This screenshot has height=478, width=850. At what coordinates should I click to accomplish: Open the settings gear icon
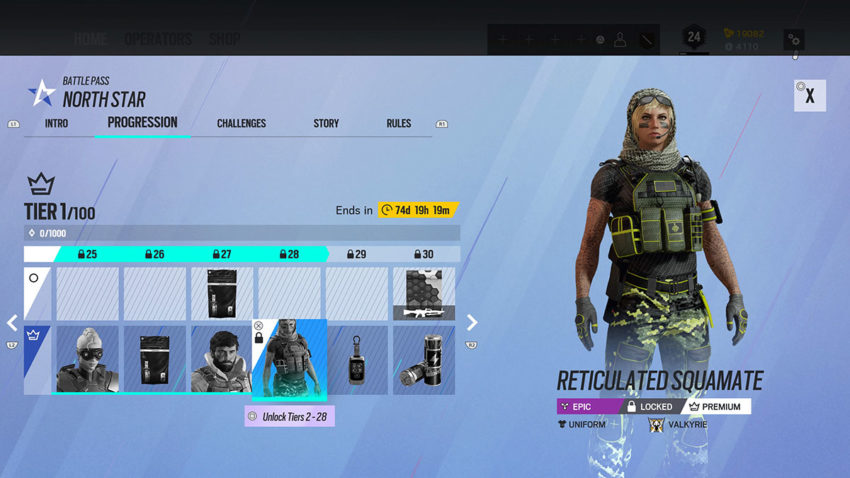tap(793, 40)
